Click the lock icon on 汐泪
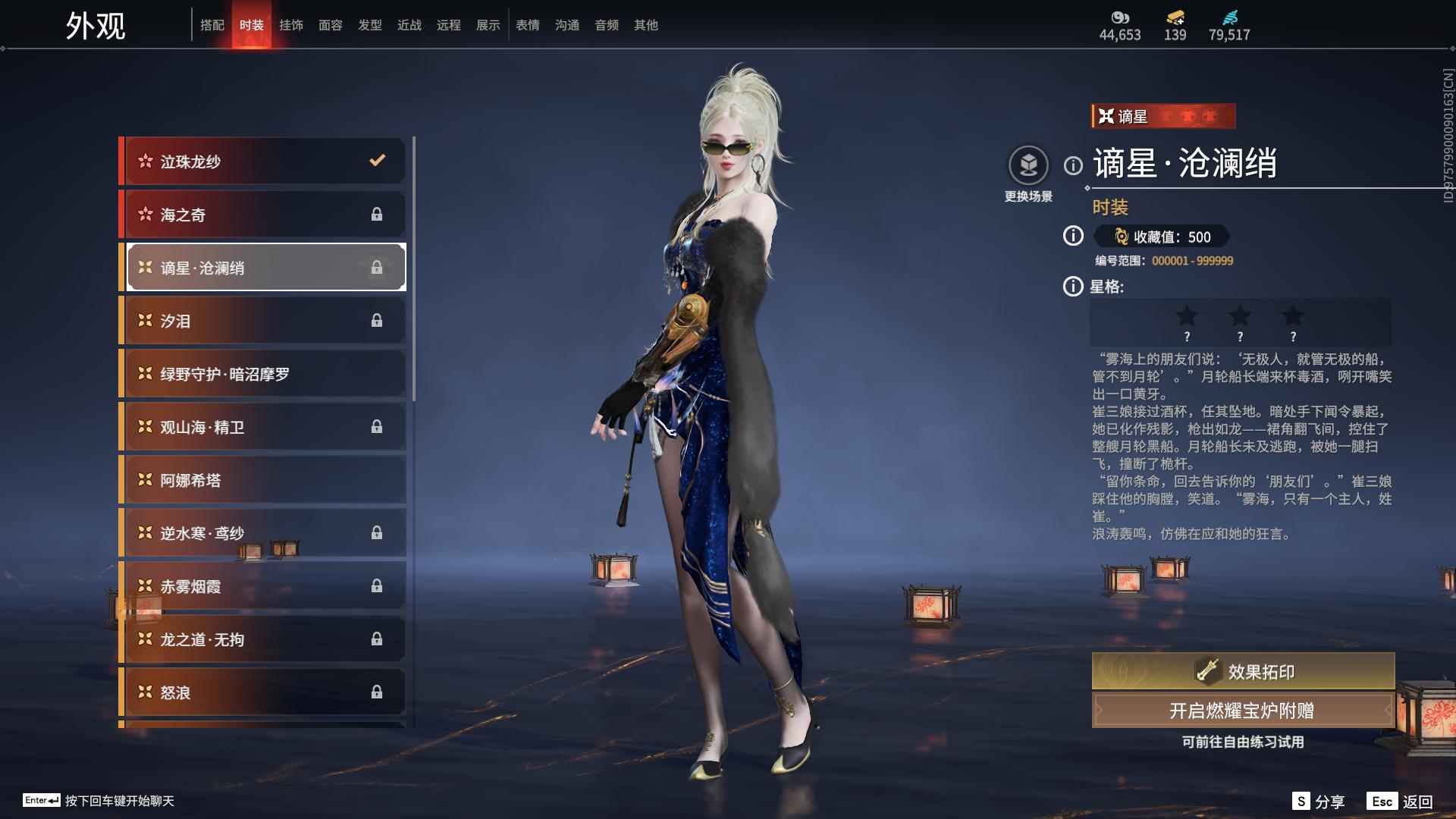 coord(377,321)
